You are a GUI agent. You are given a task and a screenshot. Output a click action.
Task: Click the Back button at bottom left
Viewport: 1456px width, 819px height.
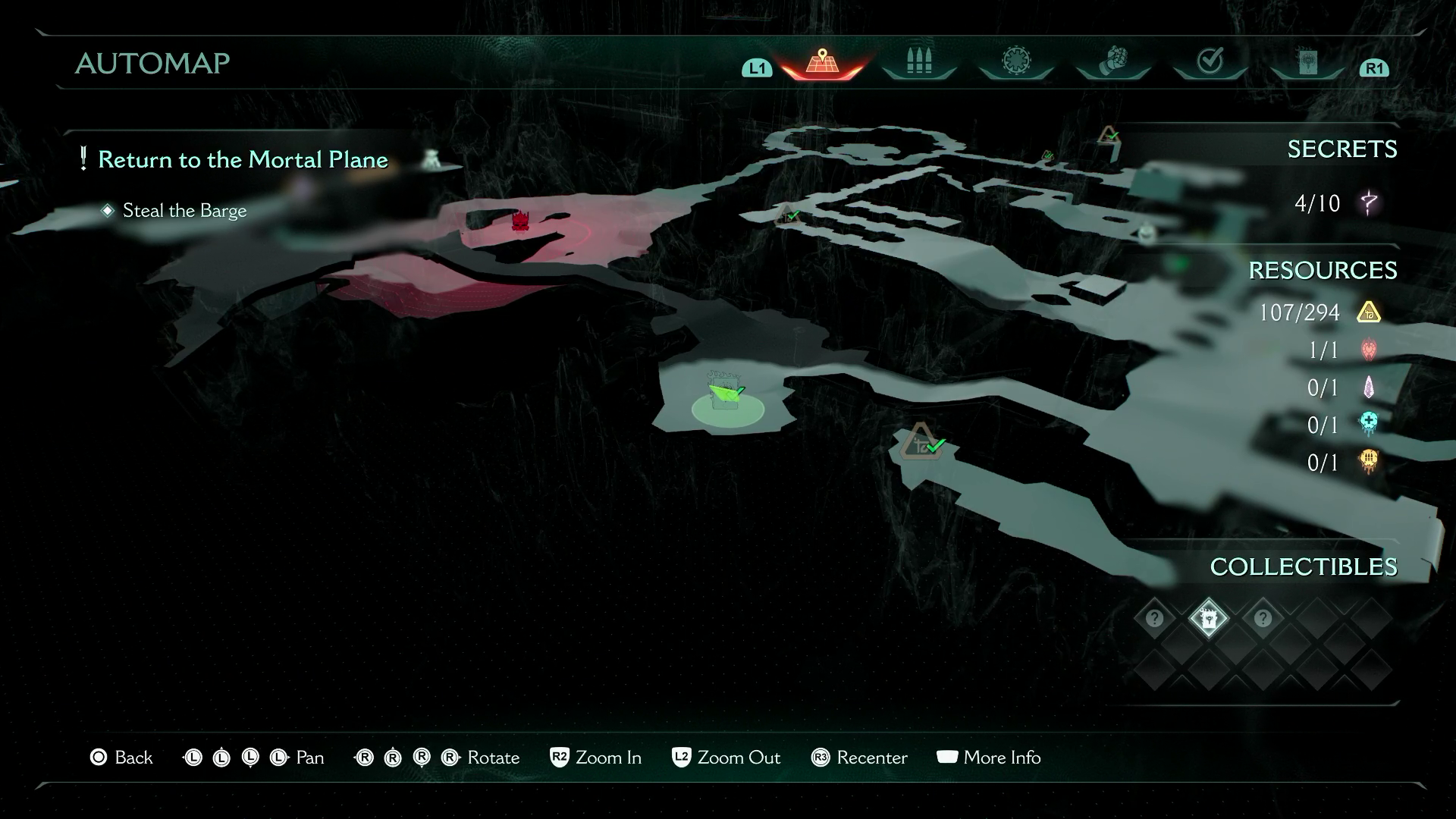pos(122,758)
